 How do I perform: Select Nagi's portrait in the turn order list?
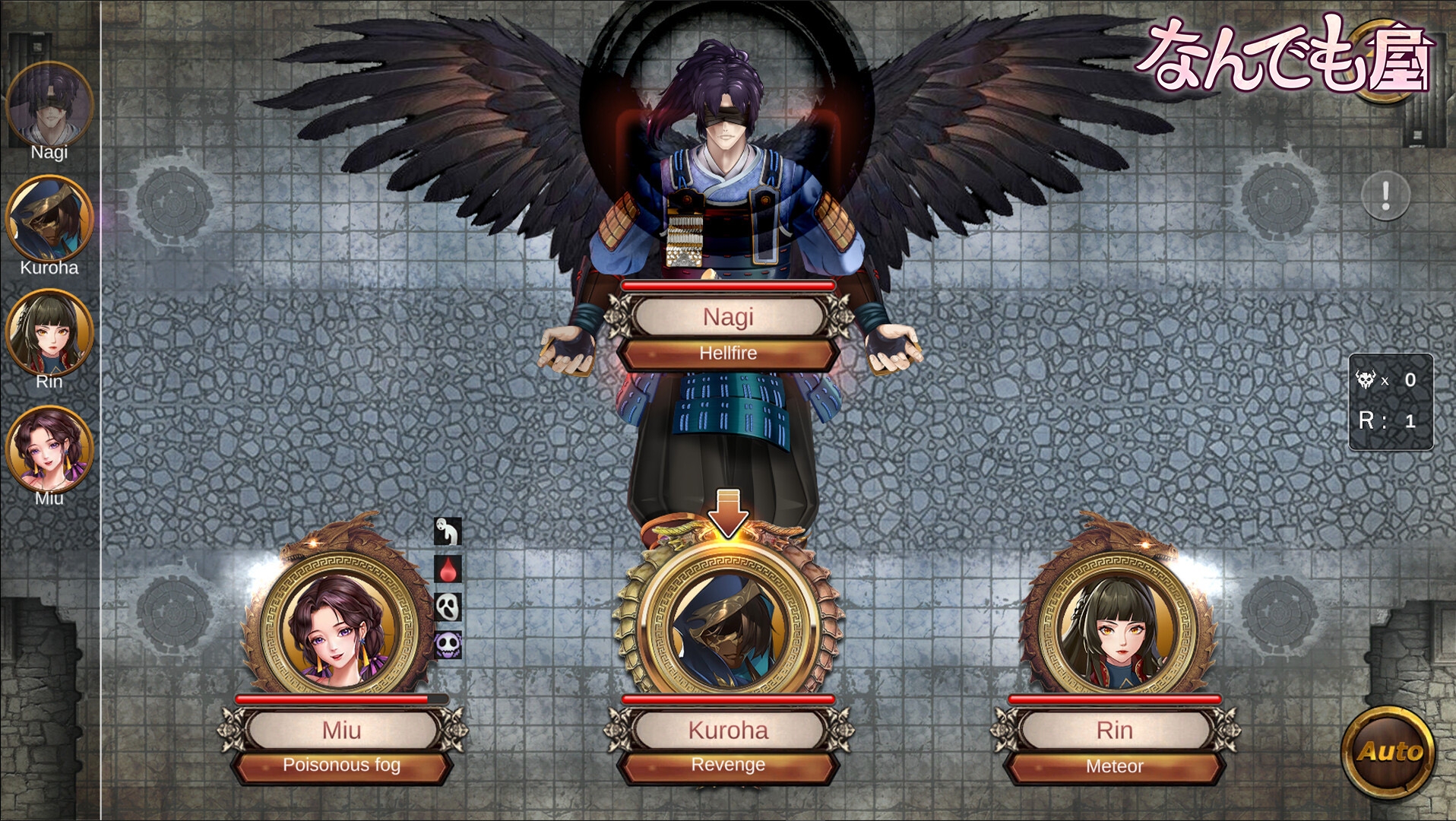pos(49,105)
